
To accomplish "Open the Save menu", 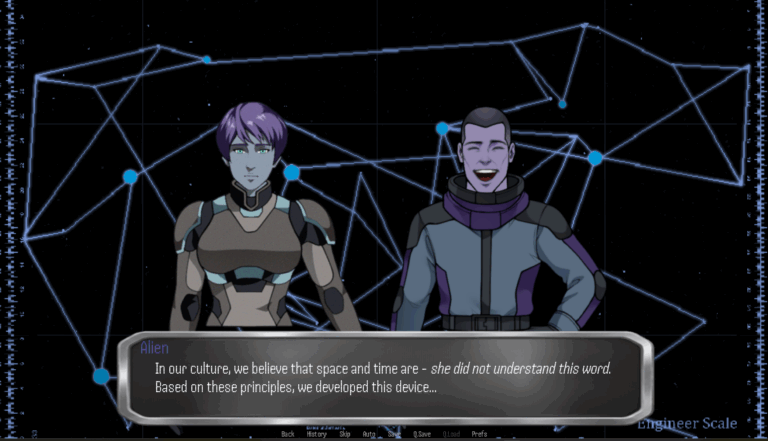I will (395, 434).
